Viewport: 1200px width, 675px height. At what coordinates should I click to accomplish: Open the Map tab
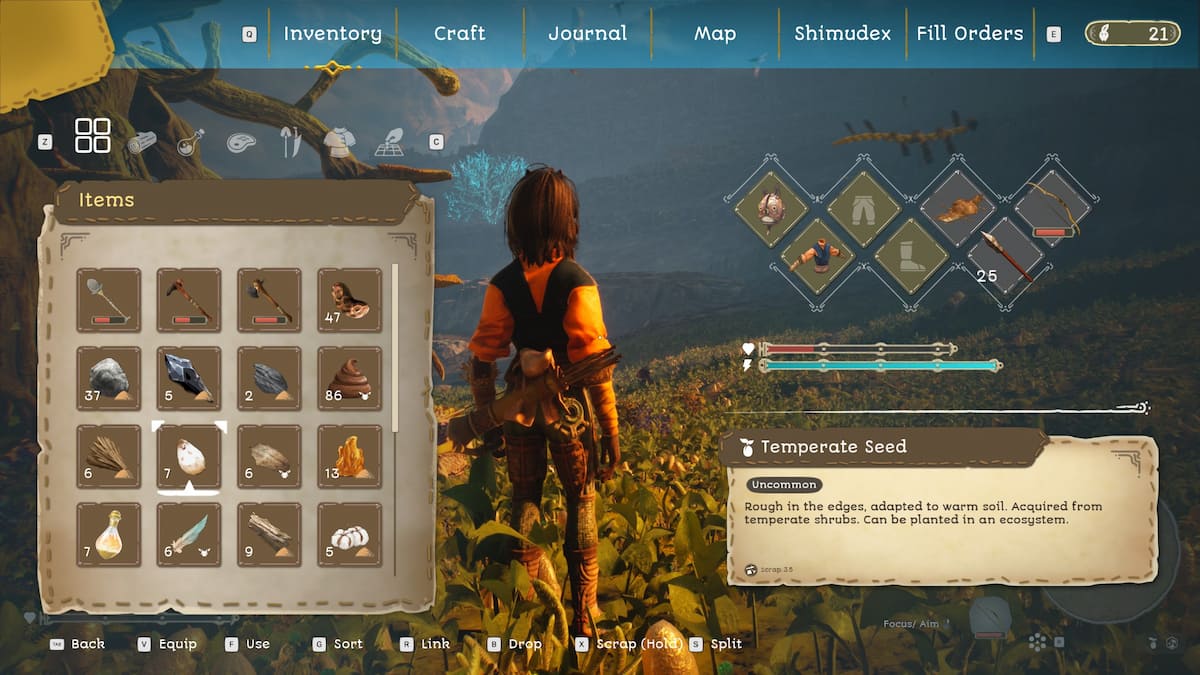click(715, 33)
